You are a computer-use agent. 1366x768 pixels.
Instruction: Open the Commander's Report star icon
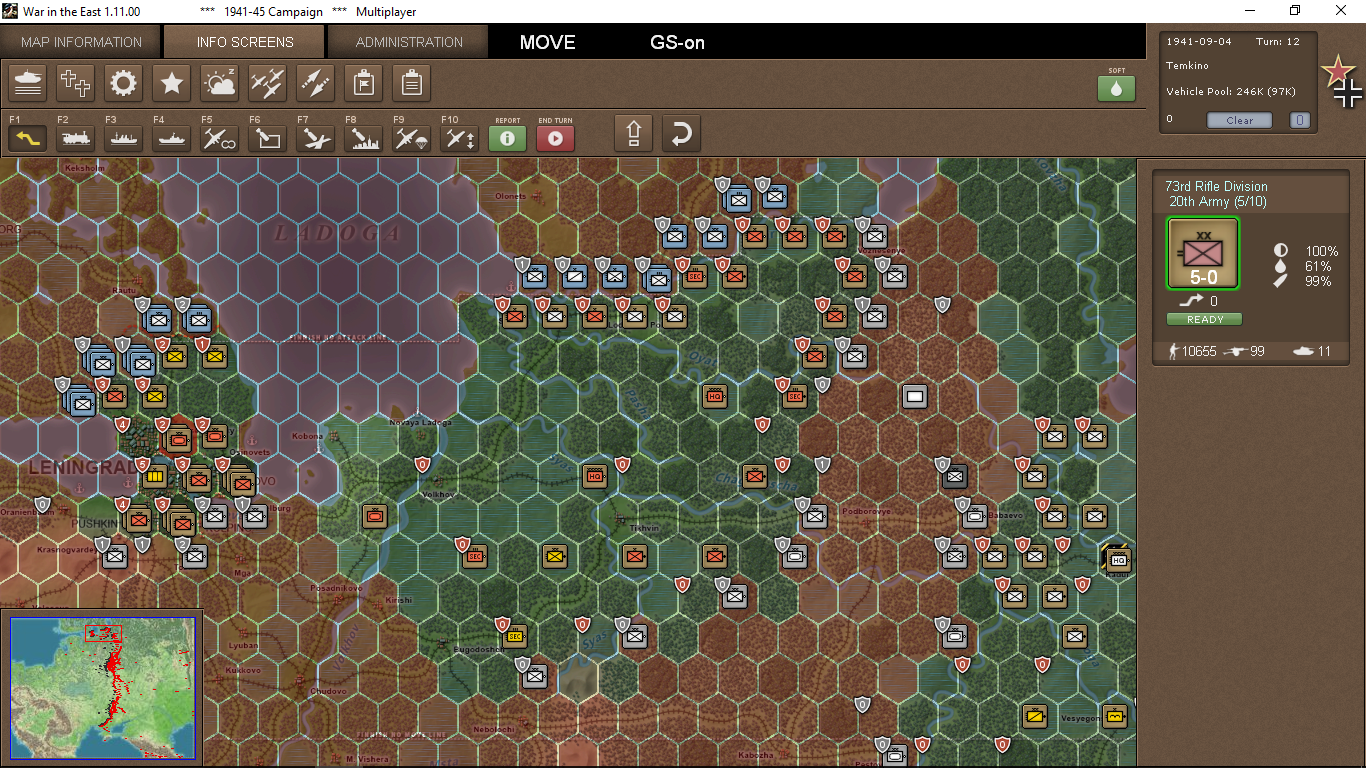click(x=171, y=83)
